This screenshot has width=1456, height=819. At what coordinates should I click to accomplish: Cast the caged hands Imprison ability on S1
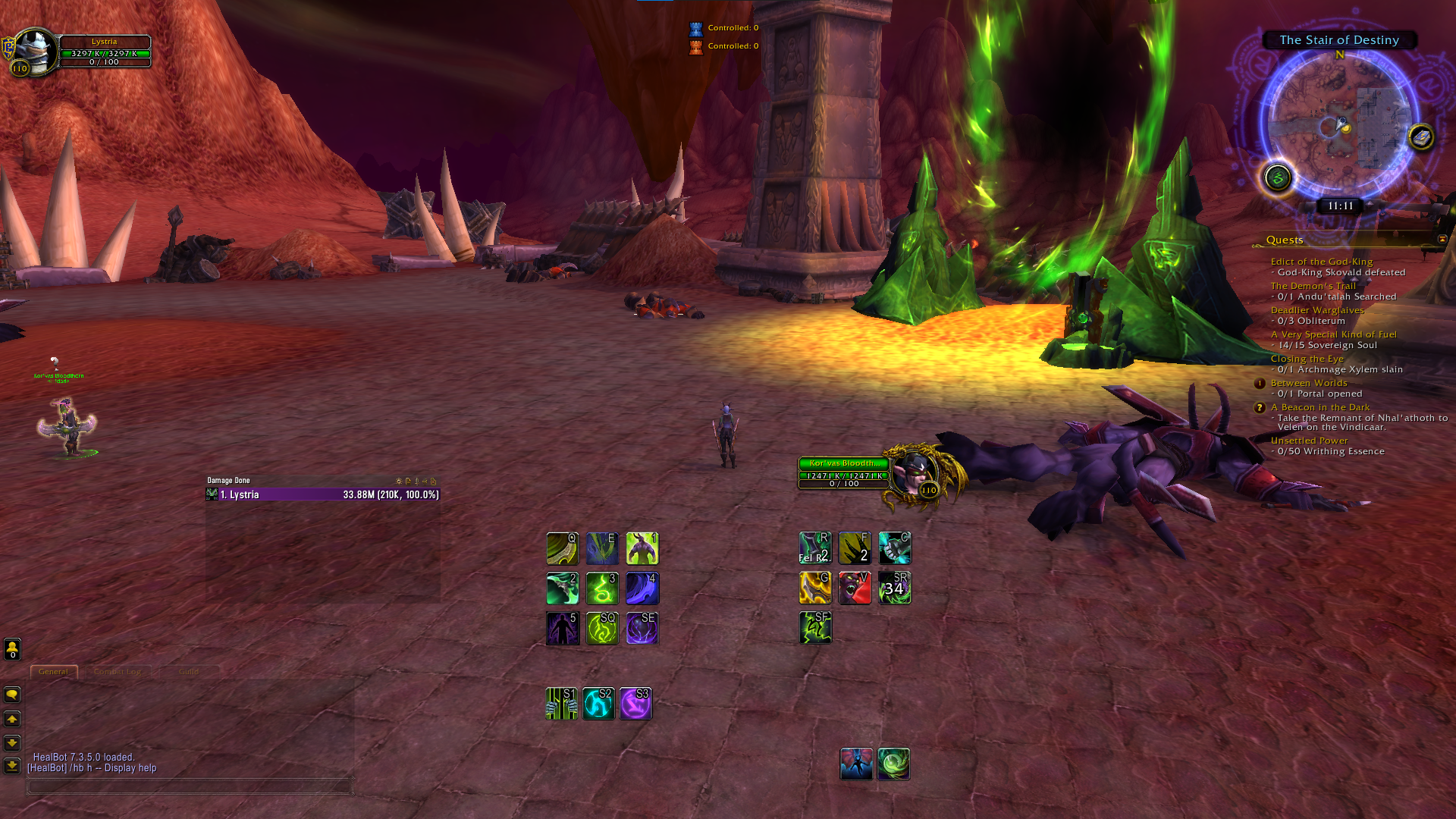pyautogui.click(x=561, y=704)
